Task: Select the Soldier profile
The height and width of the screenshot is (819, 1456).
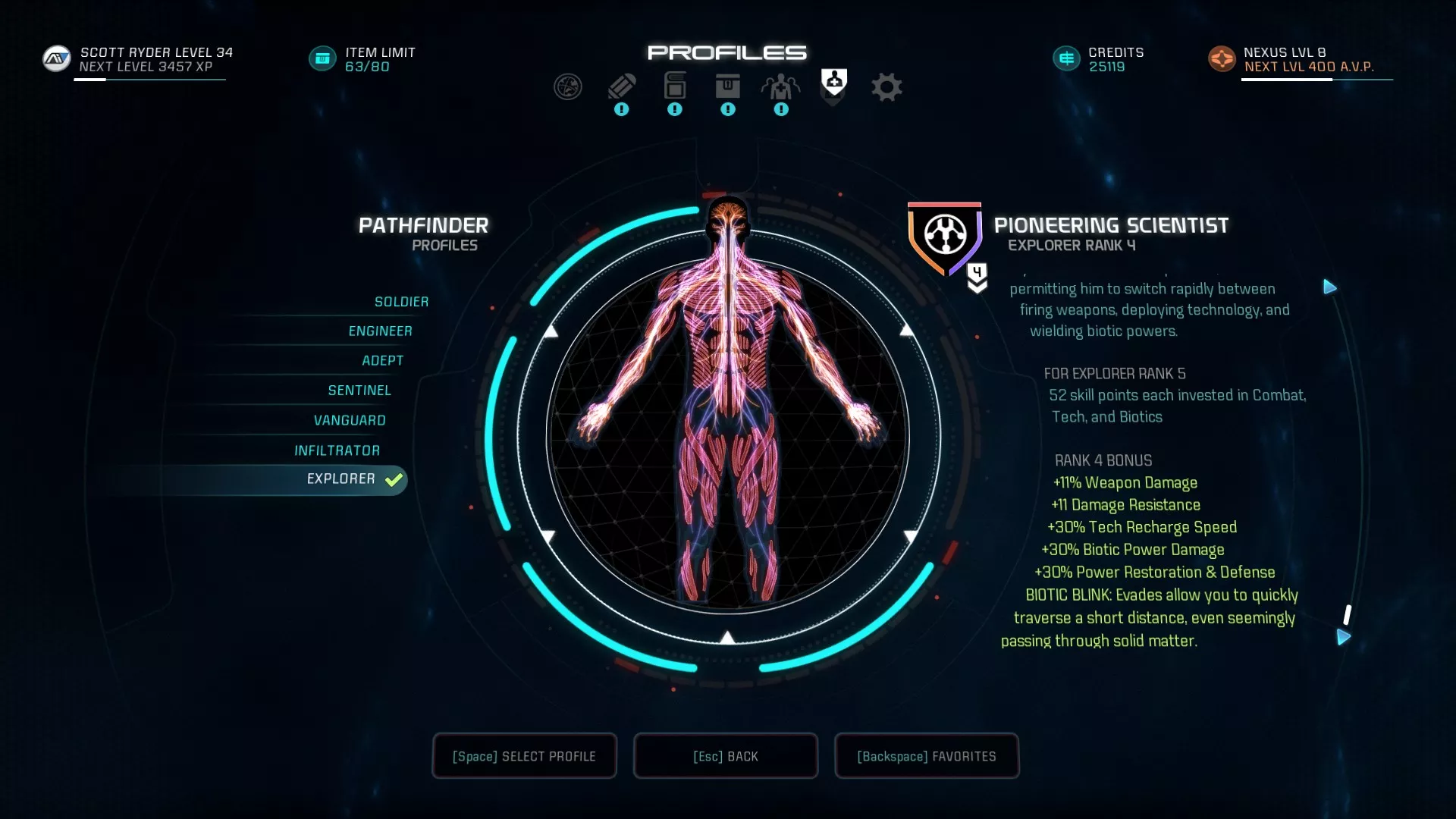Action: pyautogui.click(x=401, y=301)
